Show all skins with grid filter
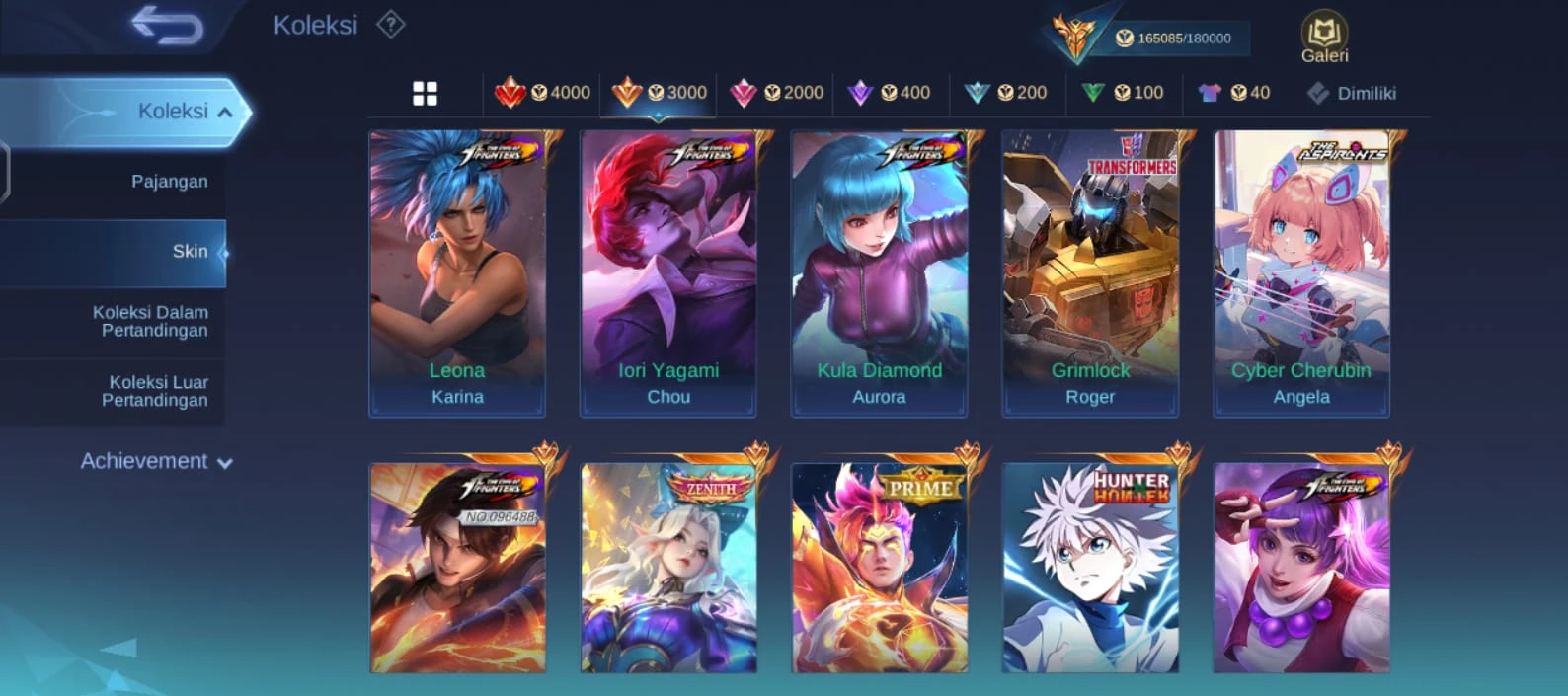The image size is (1568, 696). [425, 94]
